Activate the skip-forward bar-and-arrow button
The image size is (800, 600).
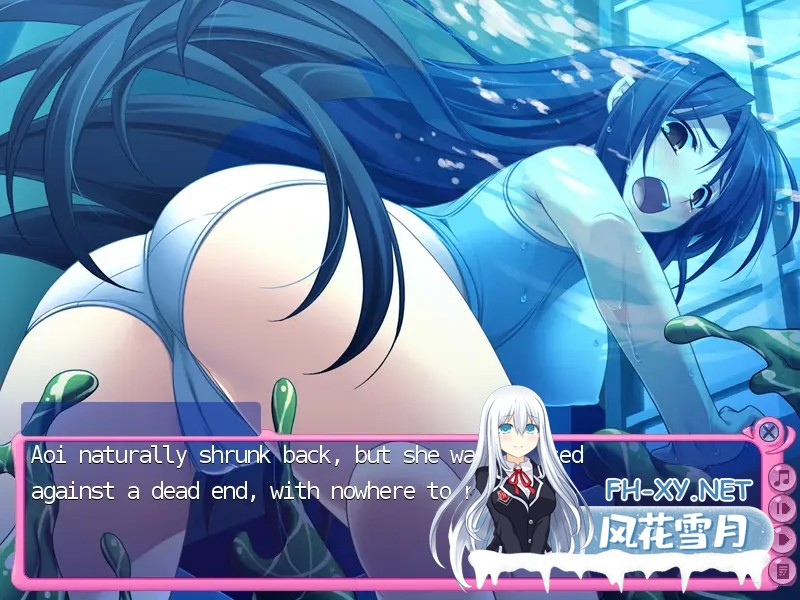click(x=784, y=509)
